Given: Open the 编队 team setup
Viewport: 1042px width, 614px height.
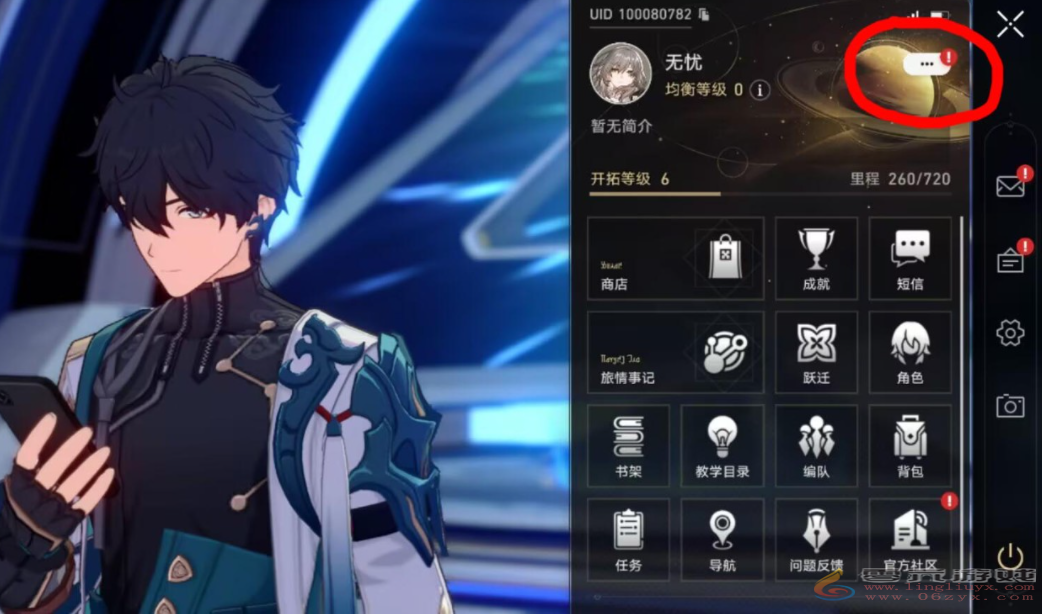Looking at the screenshot, I should tap(816, 446).
